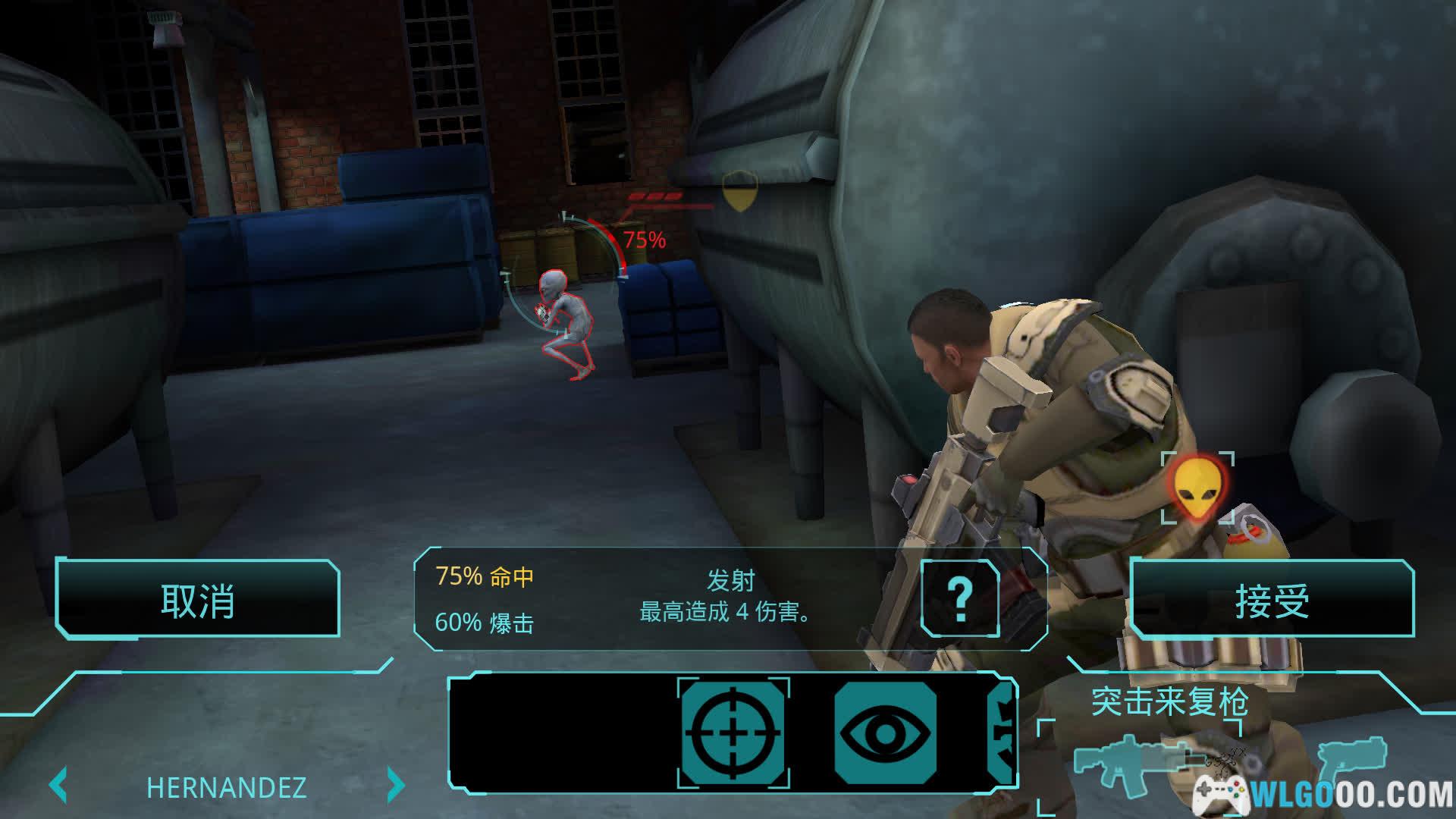This screenshot has width=1456, height=819.
Task: Activate the eye overwatch ability
Action: (885, 733)
